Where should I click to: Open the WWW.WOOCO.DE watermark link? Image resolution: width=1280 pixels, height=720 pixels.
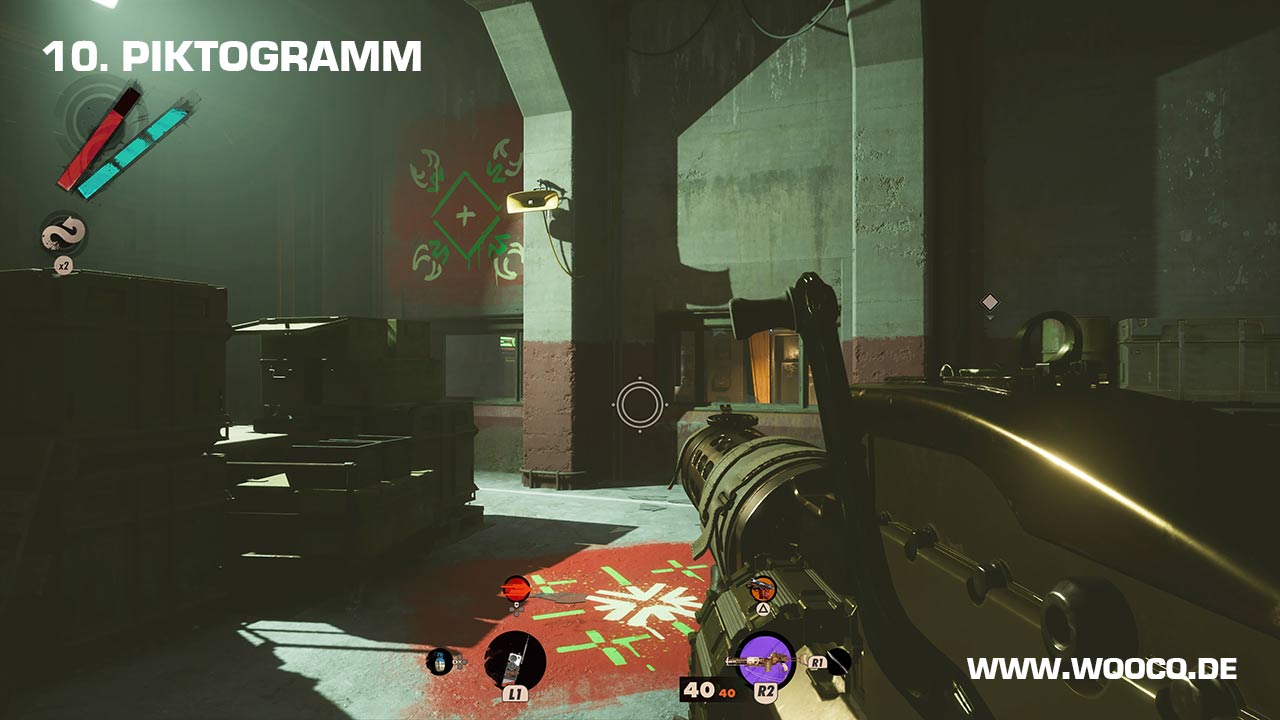(1101, 668)
